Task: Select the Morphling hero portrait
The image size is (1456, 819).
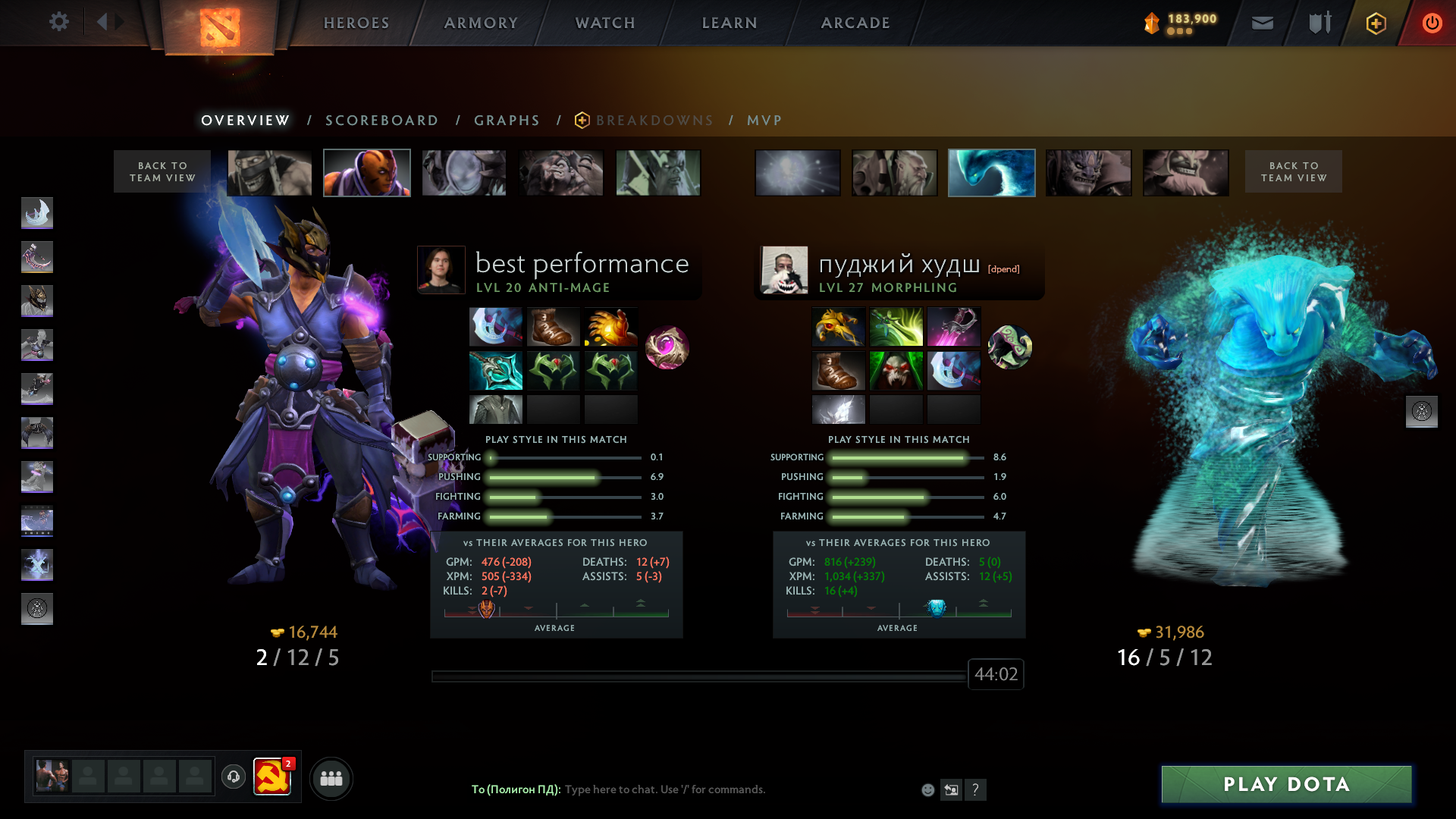Action: (991, 173)
